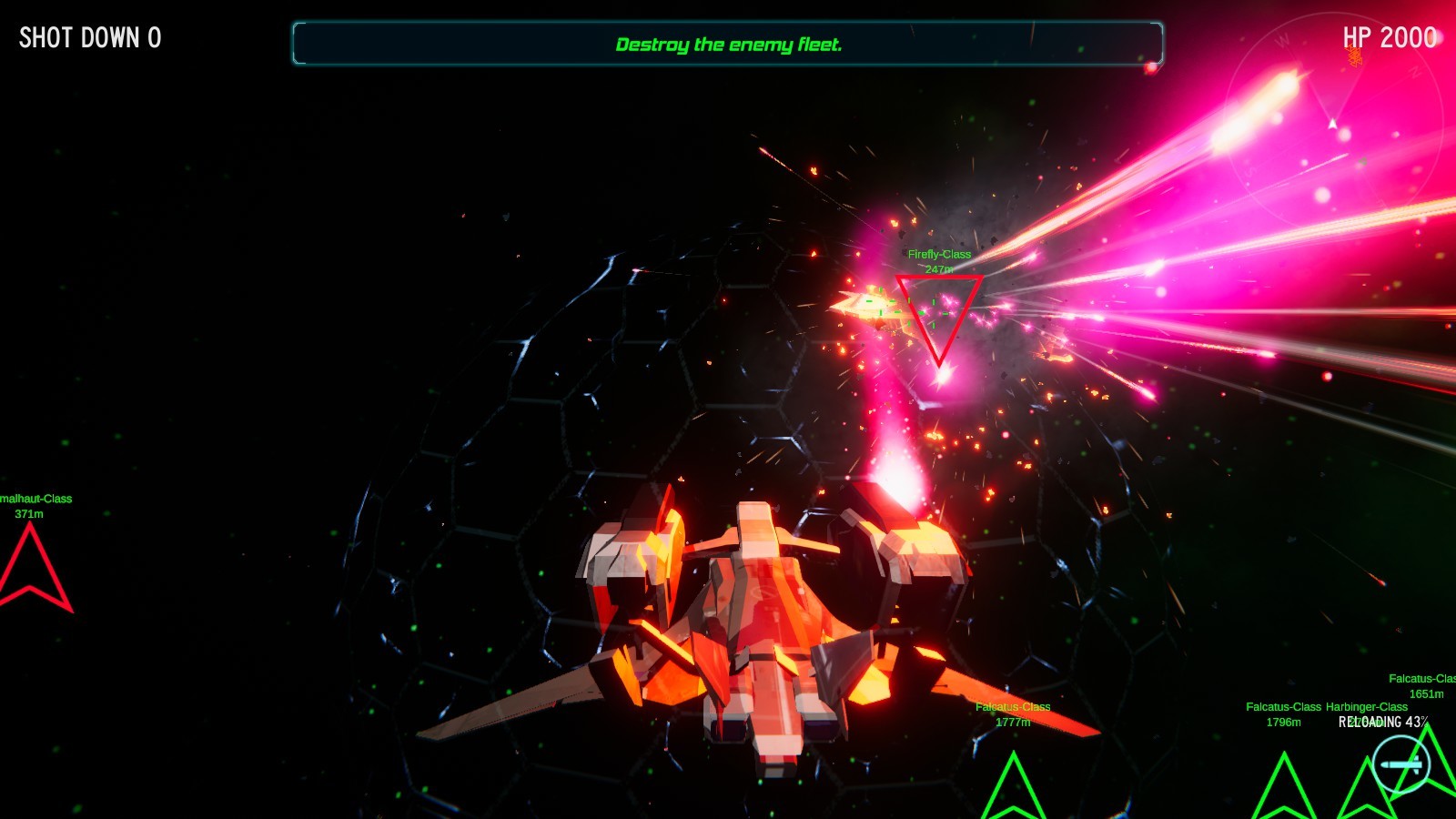Click the N direction label on the compass
Viewport: 1456px width, 819px height.
point(1413,73)
